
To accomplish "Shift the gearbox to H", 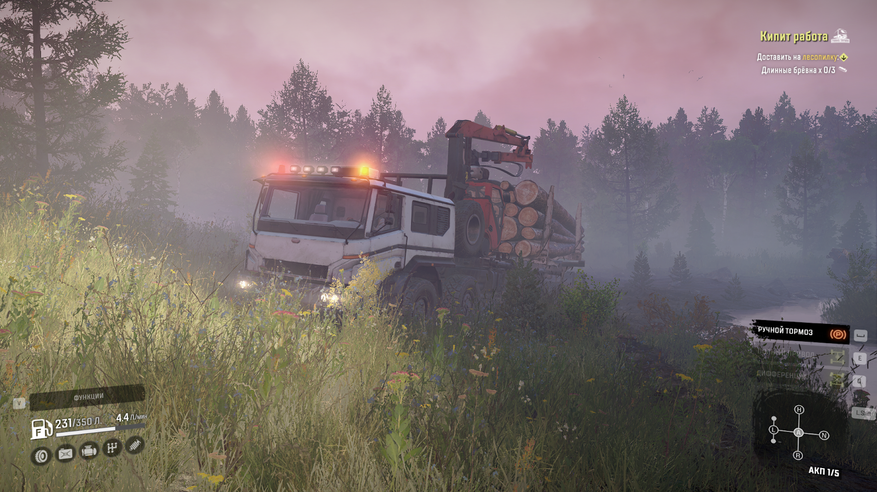I will point(798,410).
